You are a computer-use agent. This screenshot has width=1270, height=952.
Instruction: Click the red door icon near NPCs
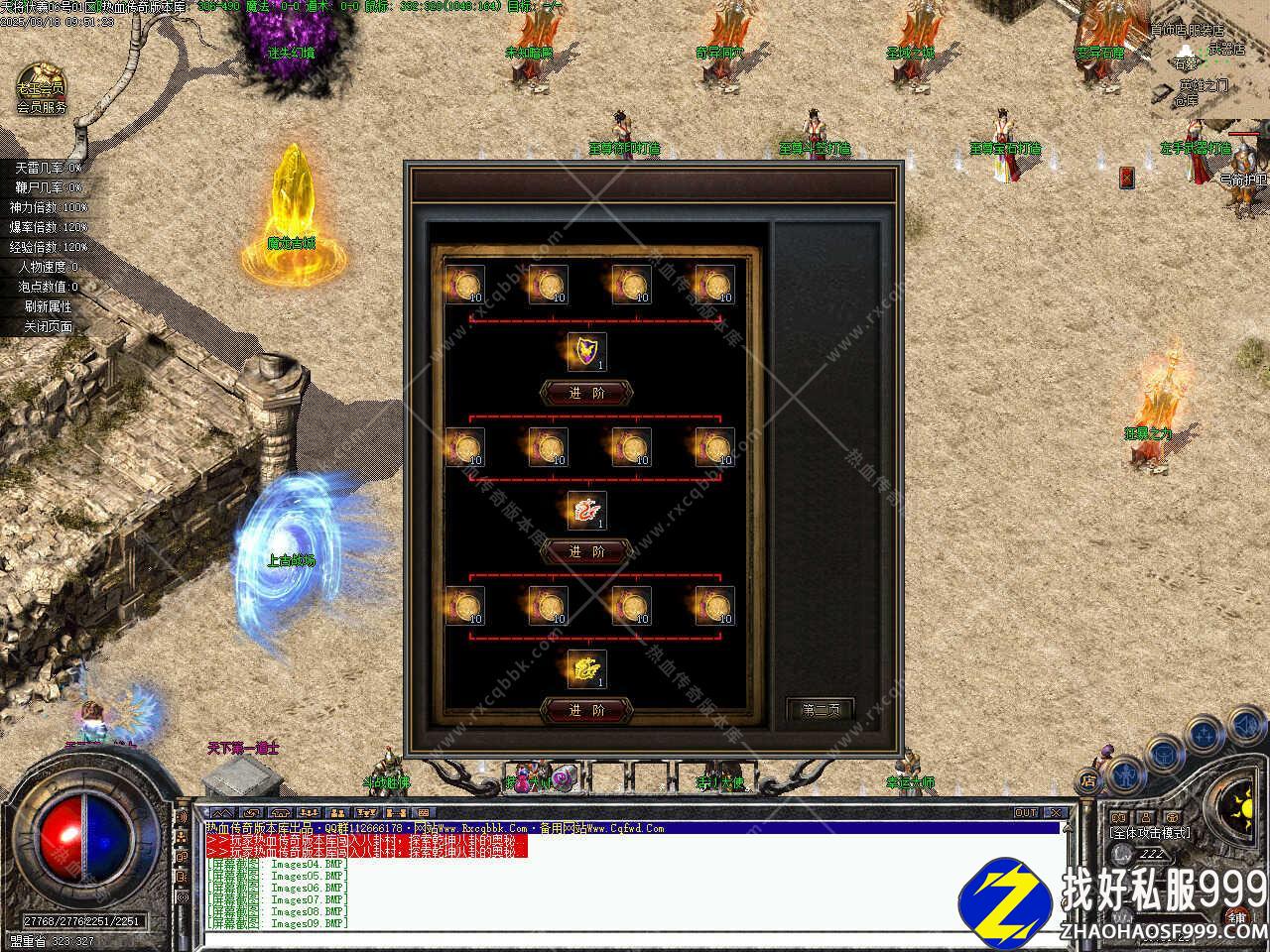point(1127,177)
